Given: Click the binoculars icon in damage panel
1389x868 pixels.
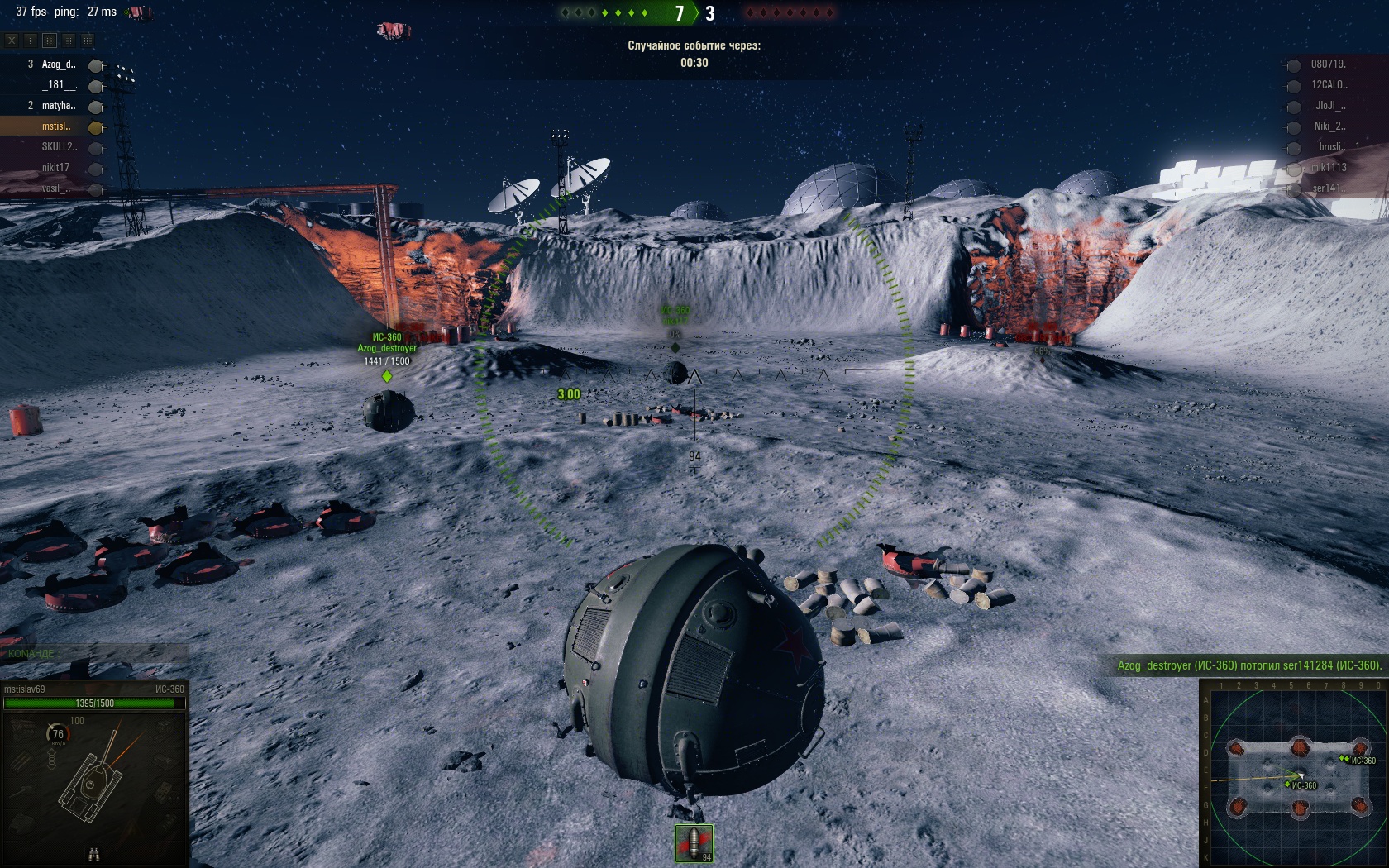Looking at the screenshot, I should coord(93,855).
